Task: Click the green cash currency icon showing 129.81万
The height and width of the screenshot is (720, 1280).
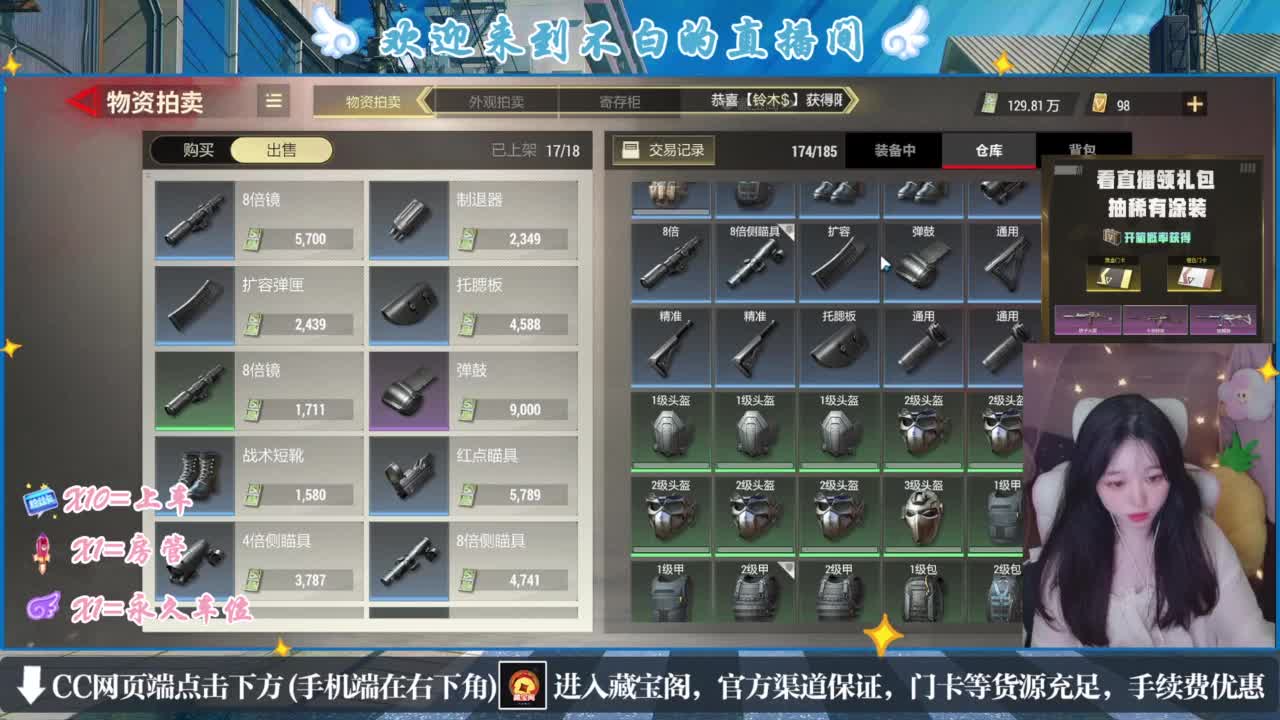Action: (x=993, y=104)
